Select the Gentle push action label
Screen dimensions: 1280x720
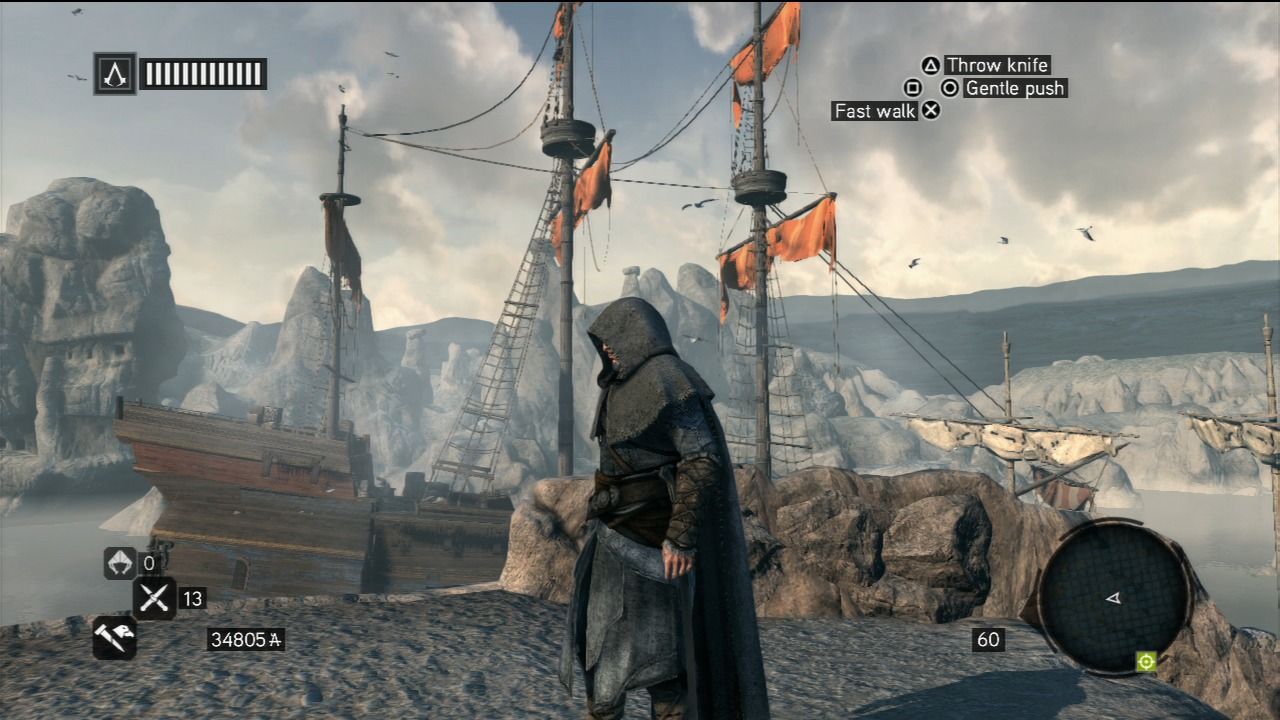pos(1014,89)
